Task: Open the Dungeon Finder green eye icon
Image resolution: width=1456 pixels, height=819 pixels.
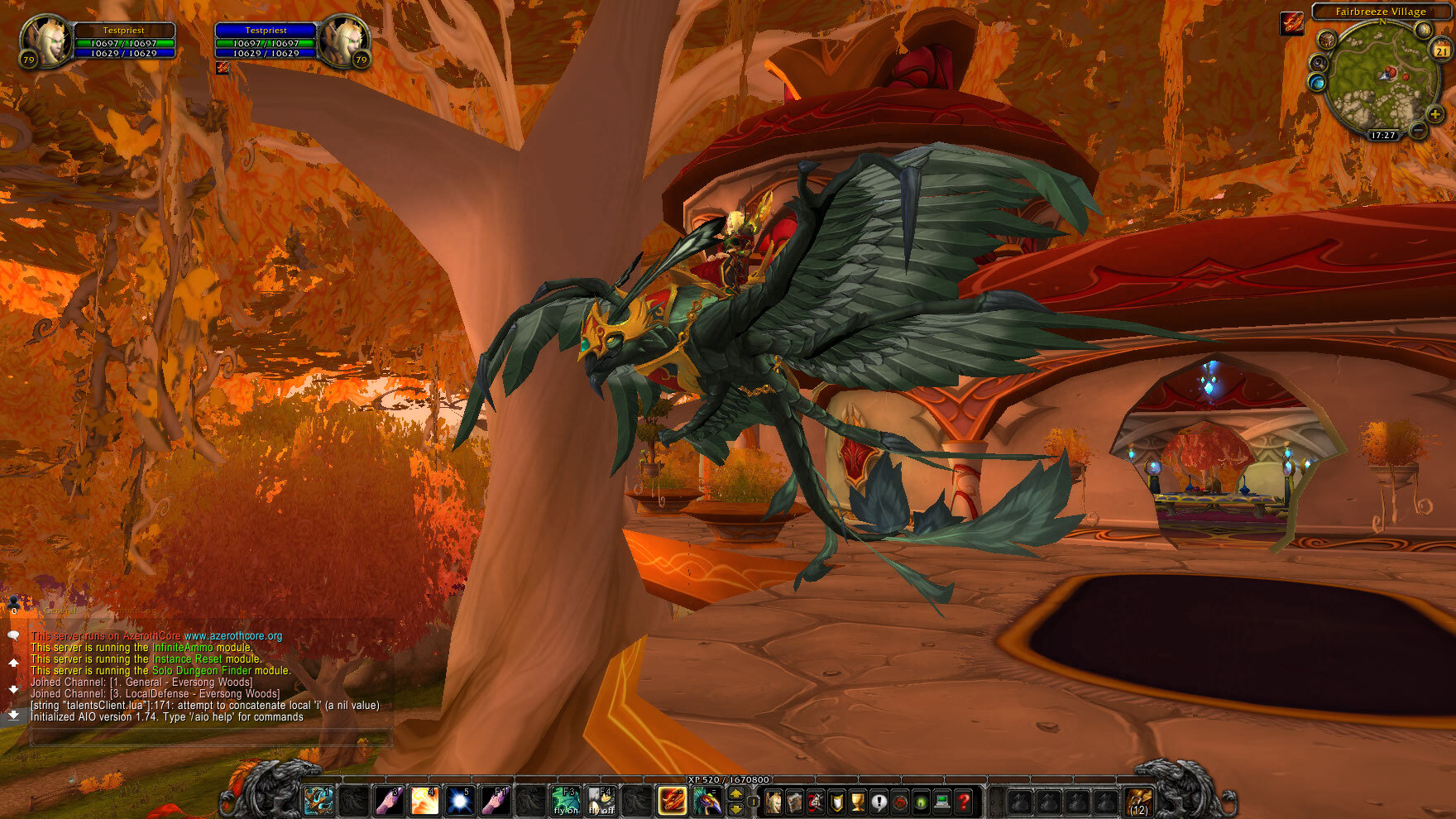Action: [922, 801]
